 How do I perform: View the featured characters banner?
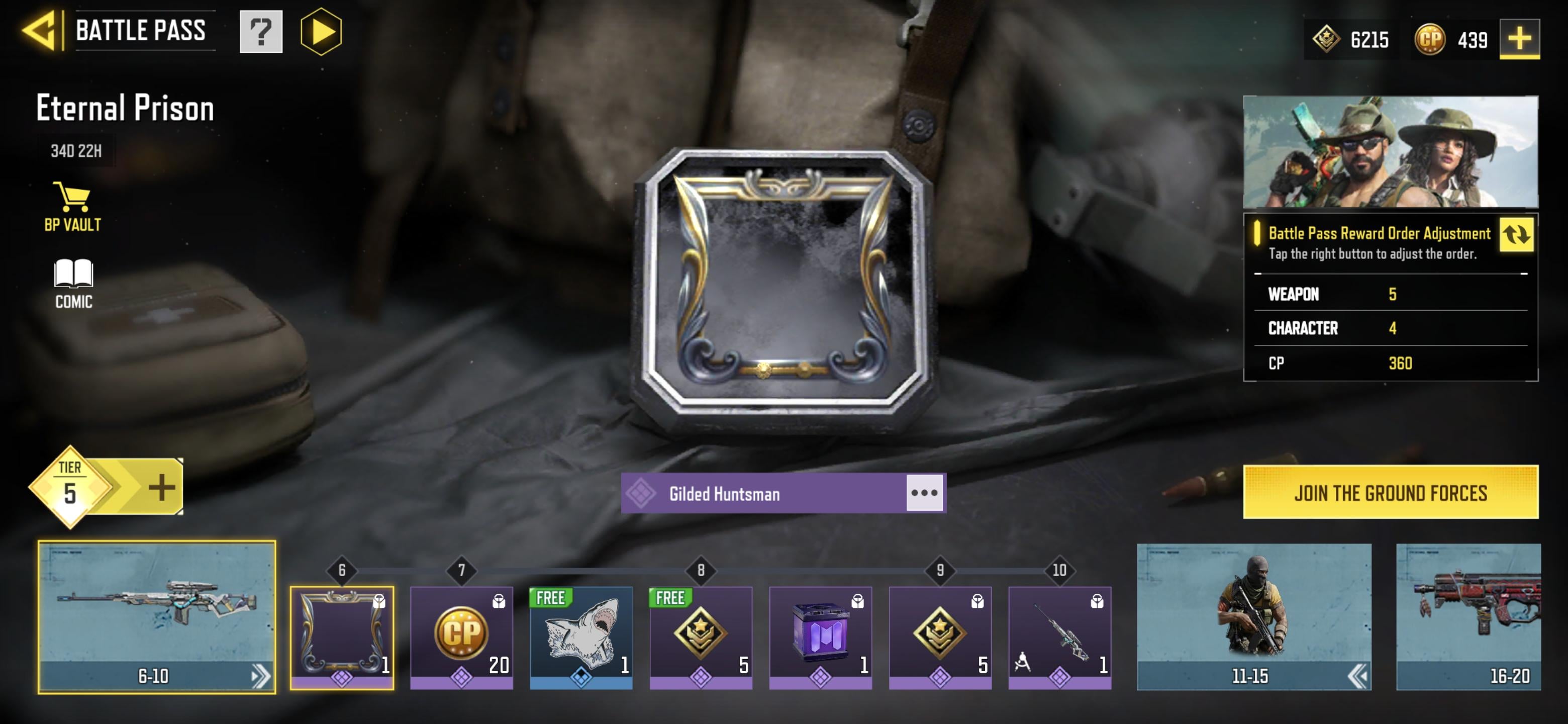[x=1390, y=152]
